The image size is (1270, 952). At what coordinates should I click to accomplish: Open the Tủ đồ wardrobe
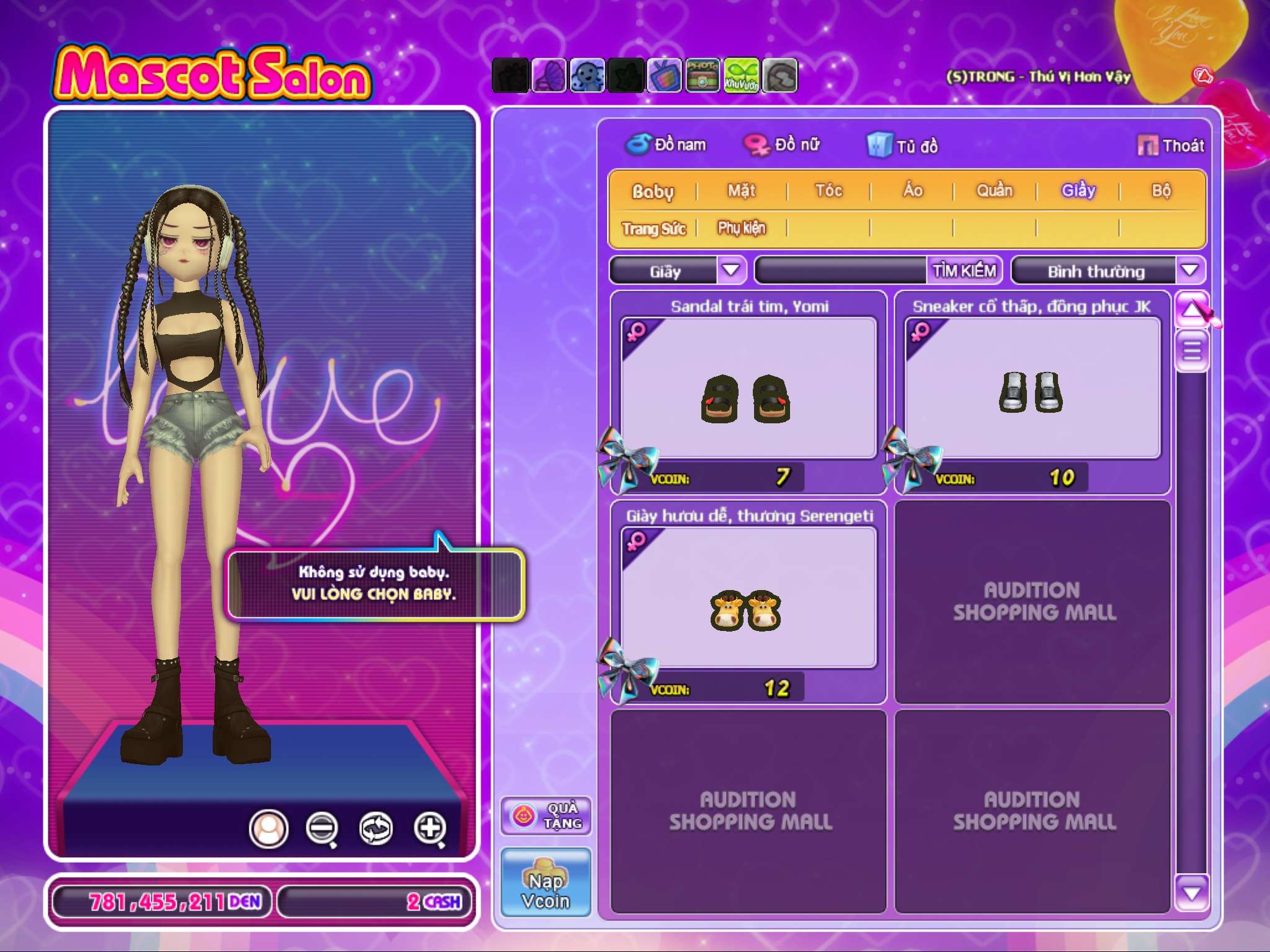click(x=903, y=146)
